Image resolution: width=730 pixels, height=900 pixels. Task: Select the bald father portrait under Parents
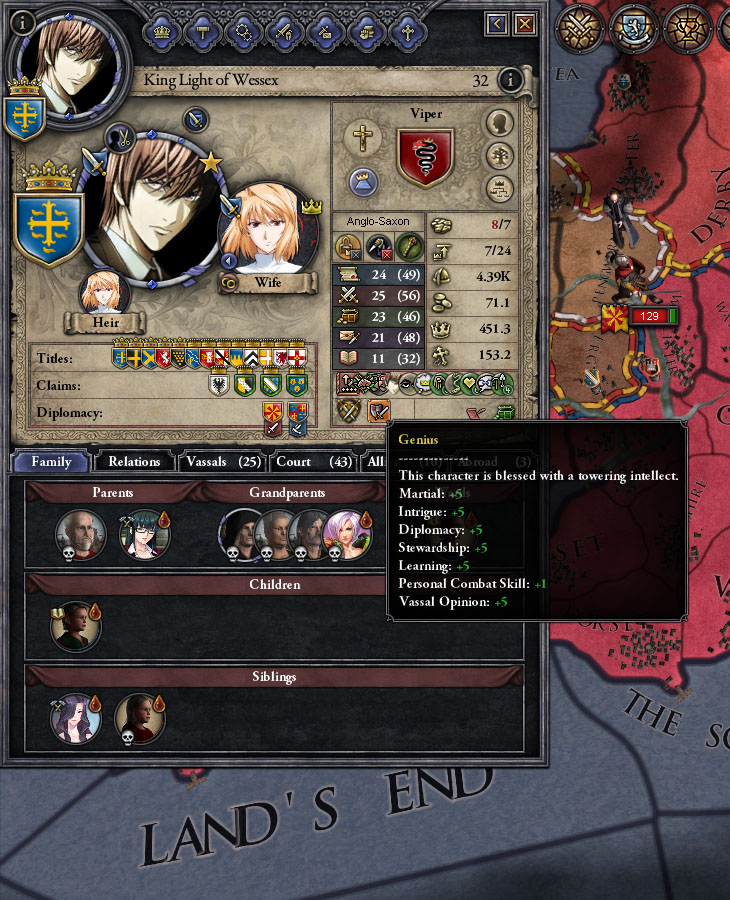[80, 535]
